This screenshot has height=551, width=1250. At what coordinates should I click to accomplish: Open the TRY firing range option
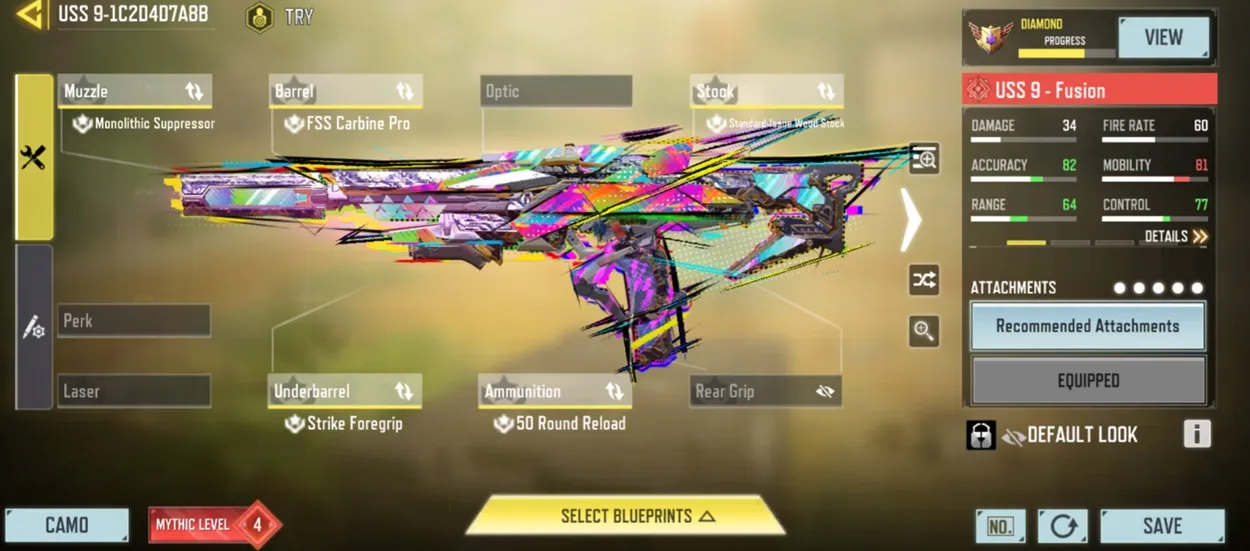[x=281, y=17]
